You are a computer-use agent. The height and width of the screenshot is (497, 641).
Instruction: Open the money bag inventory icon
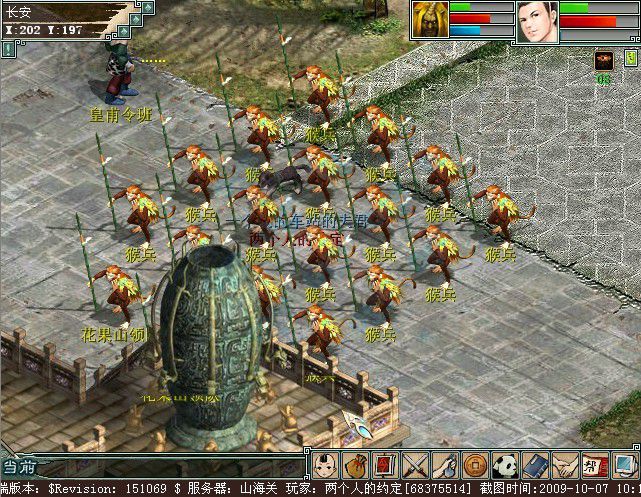coord(356,464)
